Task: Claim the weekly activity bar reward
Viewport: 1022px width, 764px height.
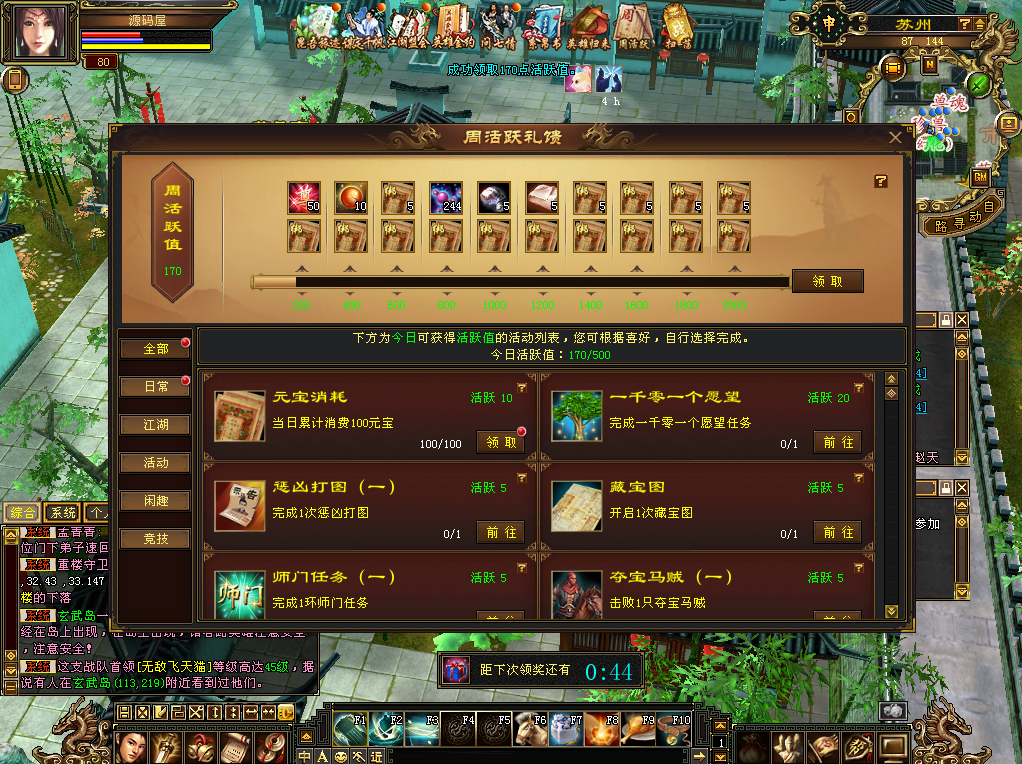Action: click(x=827, y=281)
